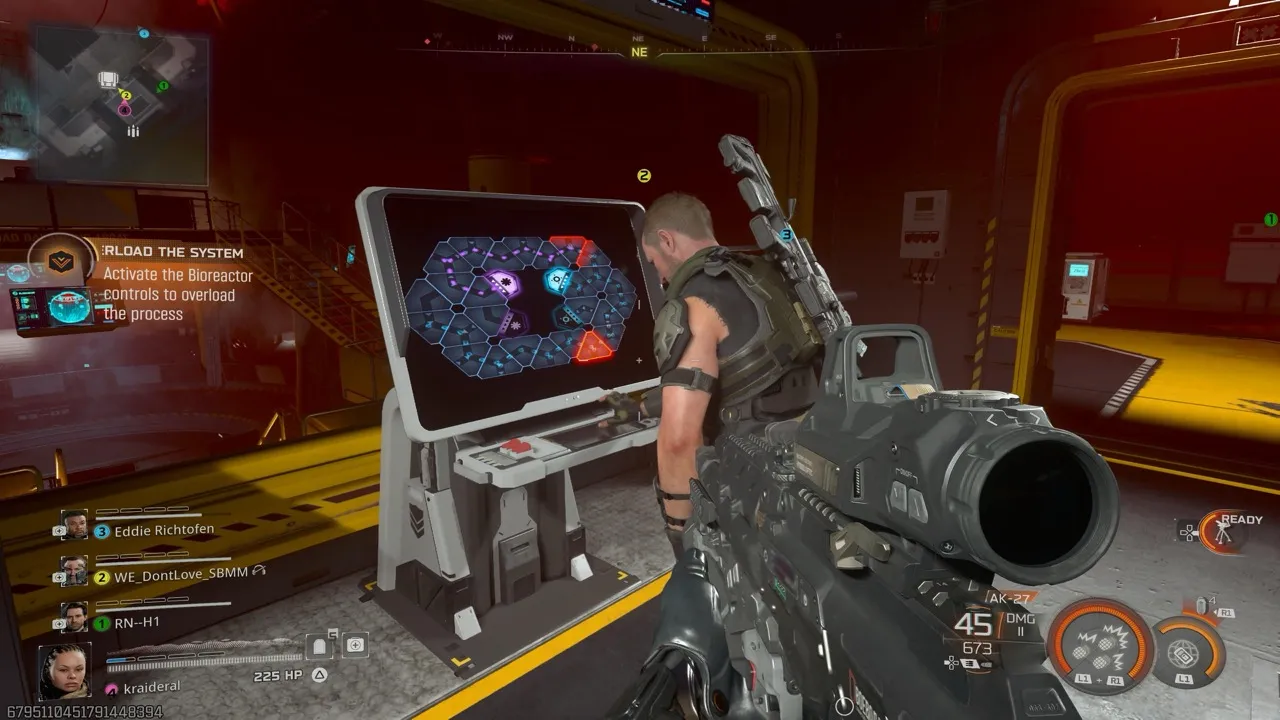
Task: Select teammate WE_DontLove_SBMM's portrait
Action: tap(75, 571)
